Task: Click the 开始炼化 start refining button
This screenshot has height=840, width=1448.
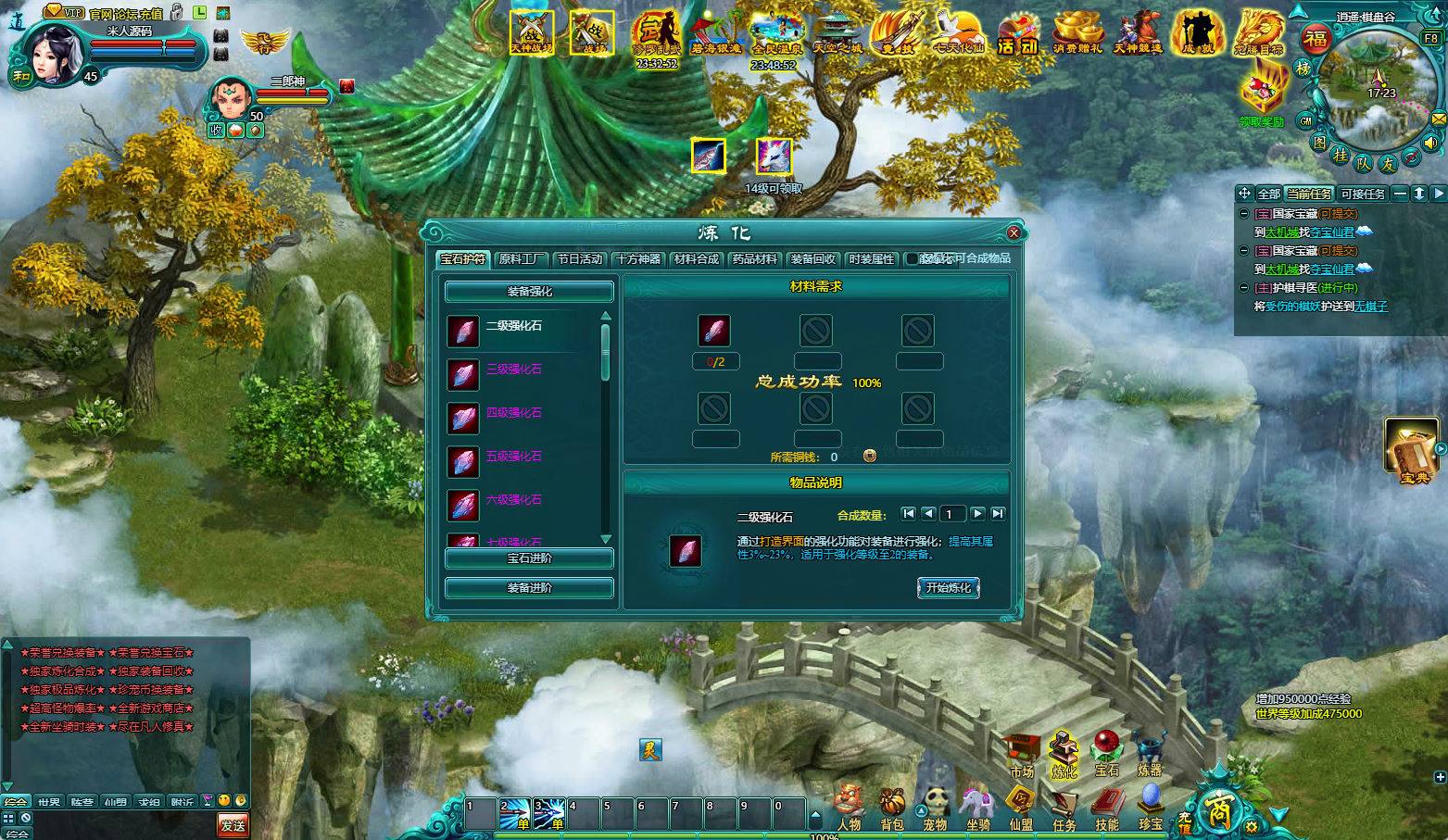Action: point(948,588)
